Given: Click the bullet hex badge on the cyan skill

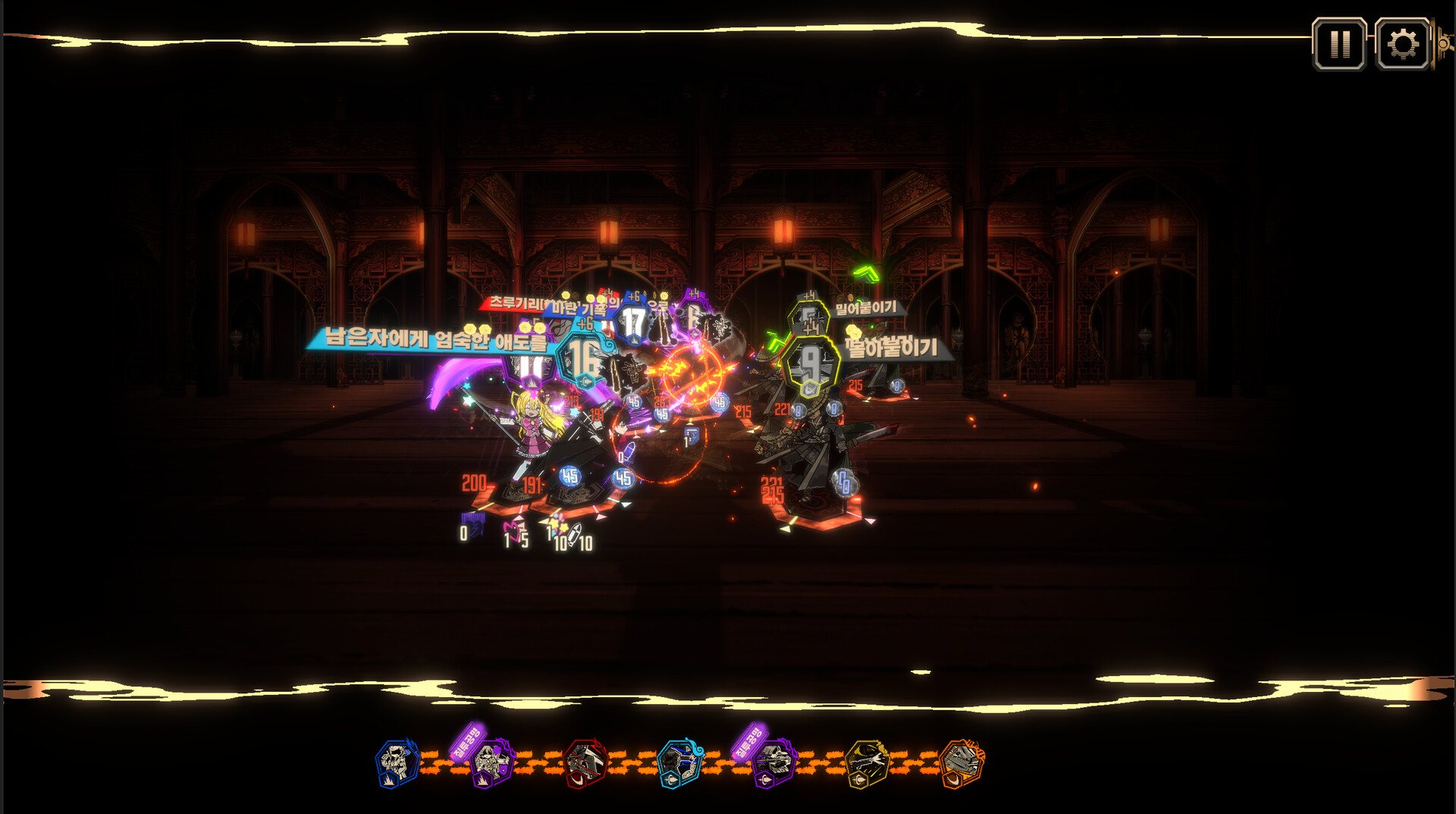Looking at the screenshot, I should (x=671, y=777).
